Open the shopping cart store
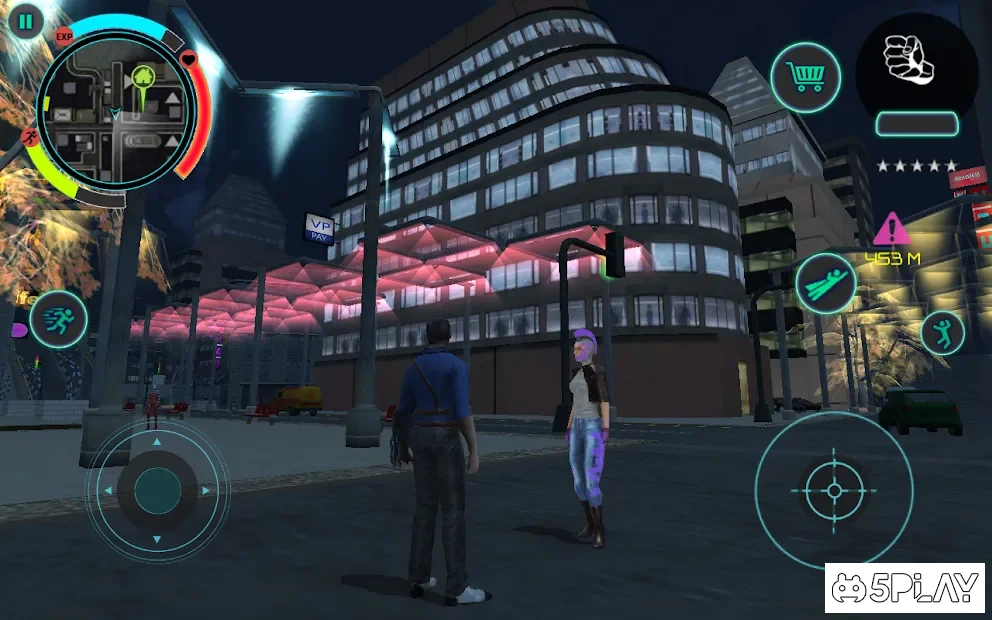Screen dimensions: 992x620 (805, 77)
